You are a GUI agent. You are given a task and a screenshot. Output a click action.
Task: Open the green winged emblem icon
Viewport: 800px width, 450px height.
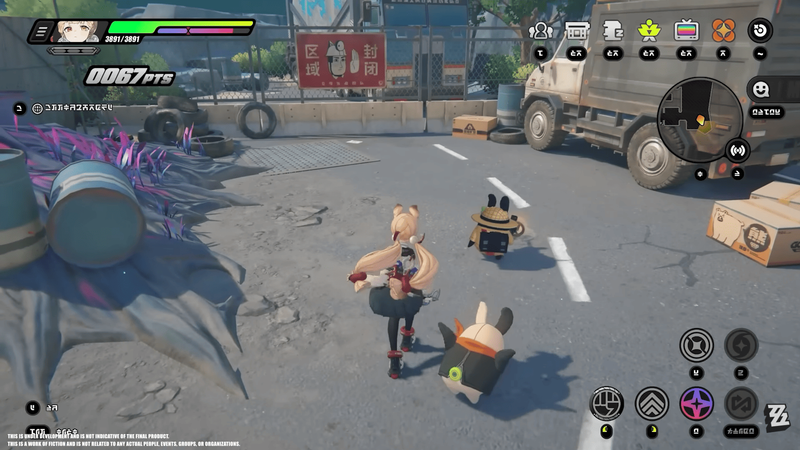click(649, 30)
